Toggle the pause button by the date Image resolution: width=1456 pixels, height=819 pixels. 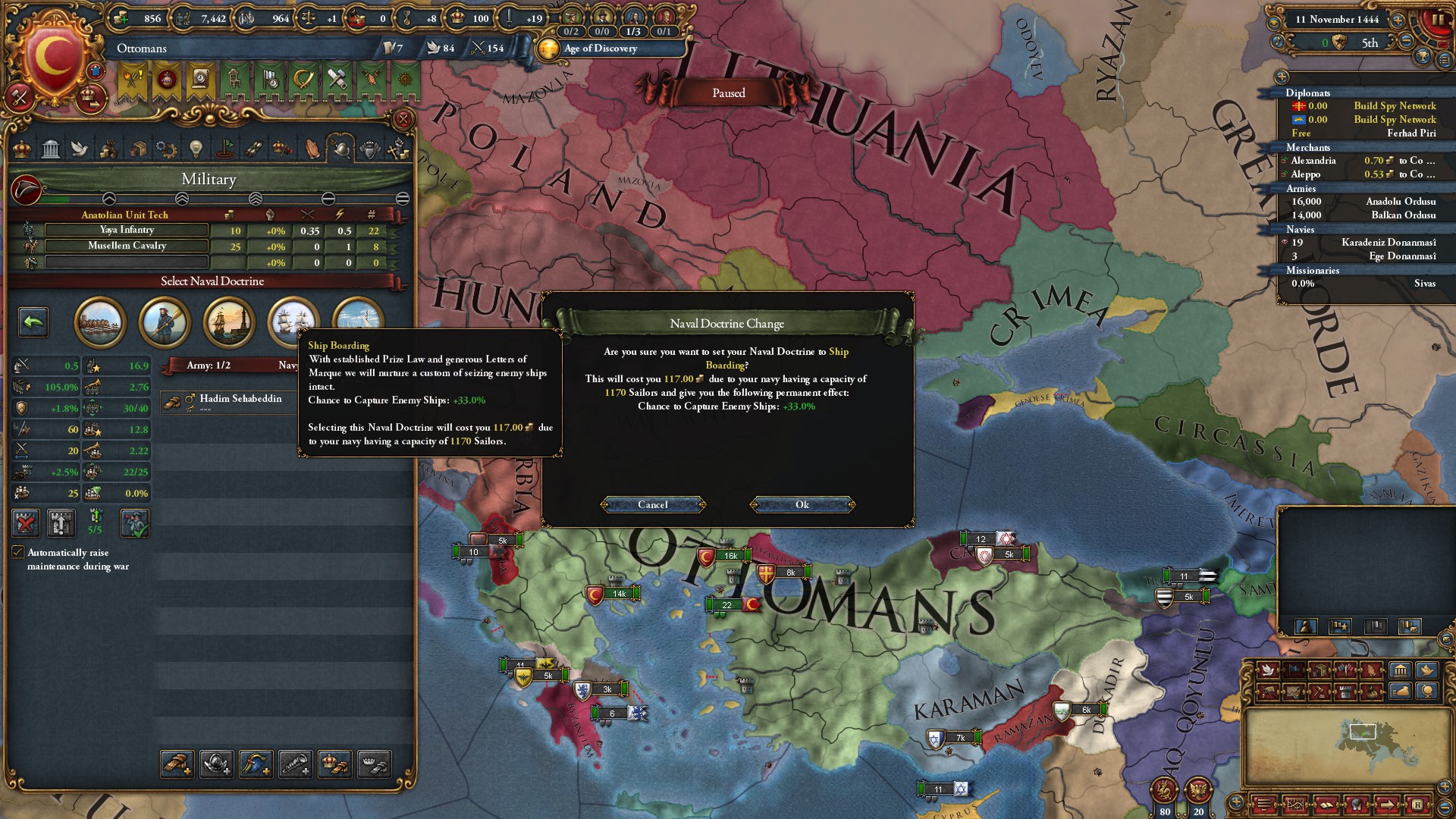[x=1436, y=20]
